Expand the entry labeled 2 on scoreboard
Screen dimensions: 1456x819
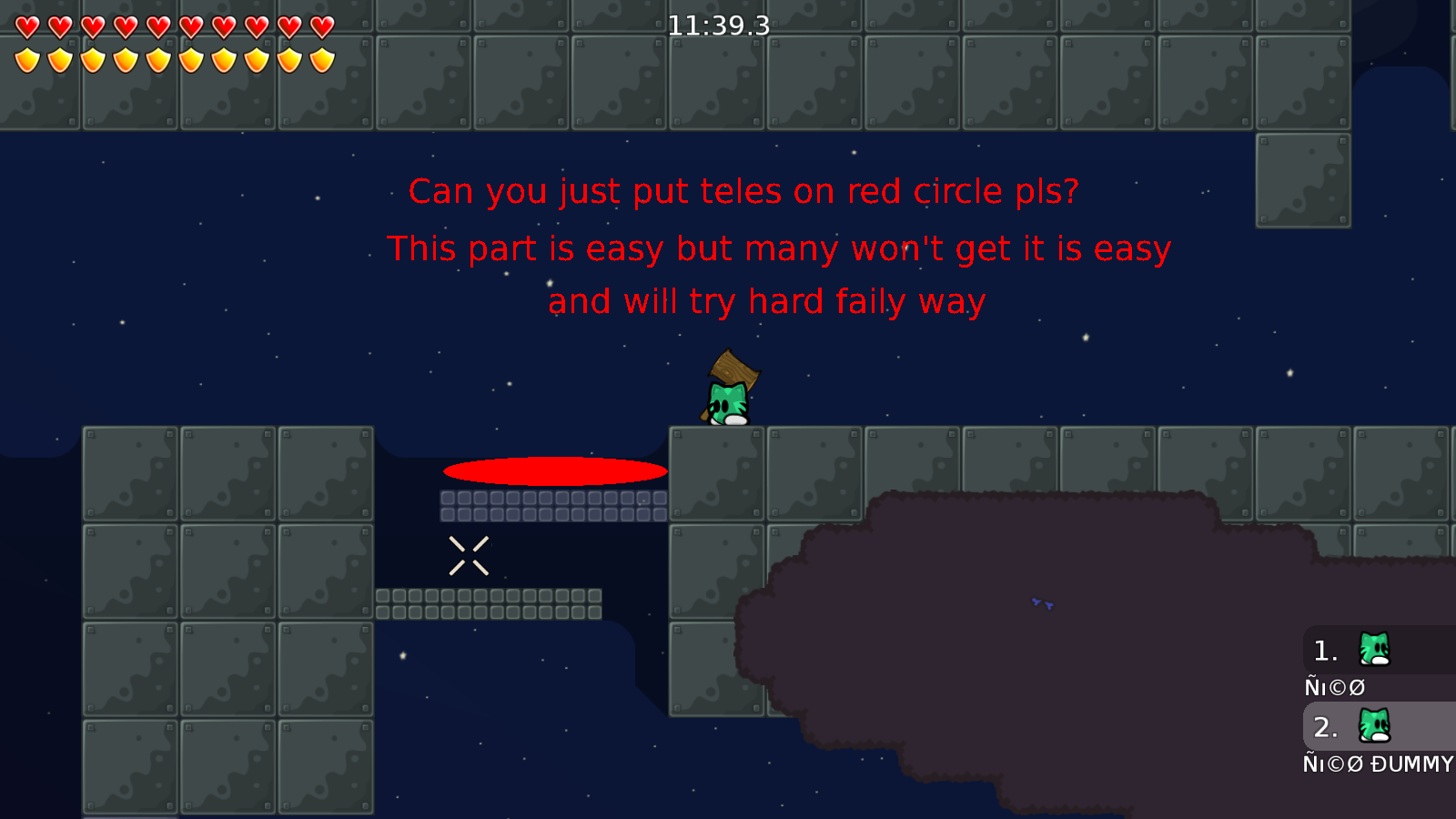click(x=1325, y=726)
